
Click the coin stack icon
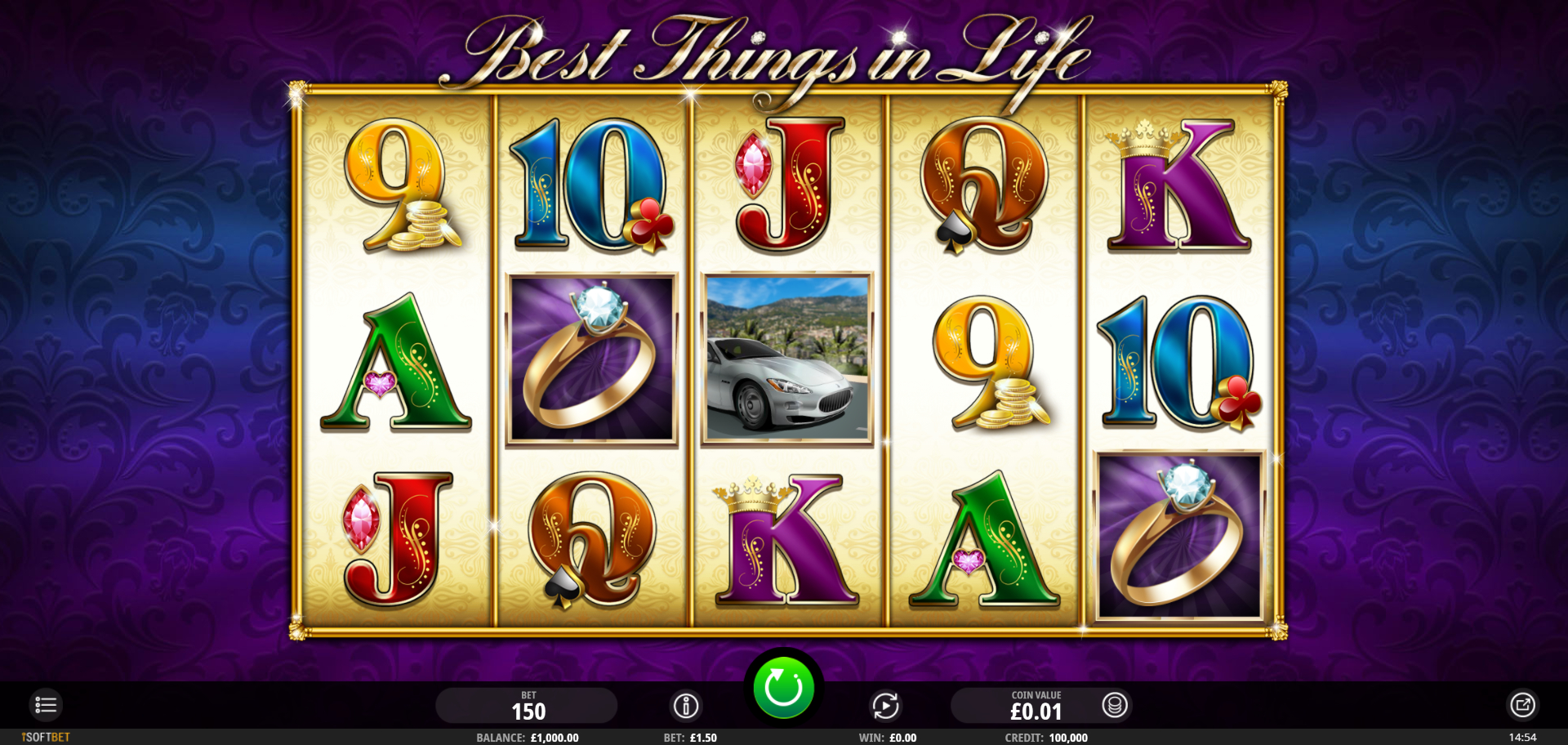coord(1114,705)
